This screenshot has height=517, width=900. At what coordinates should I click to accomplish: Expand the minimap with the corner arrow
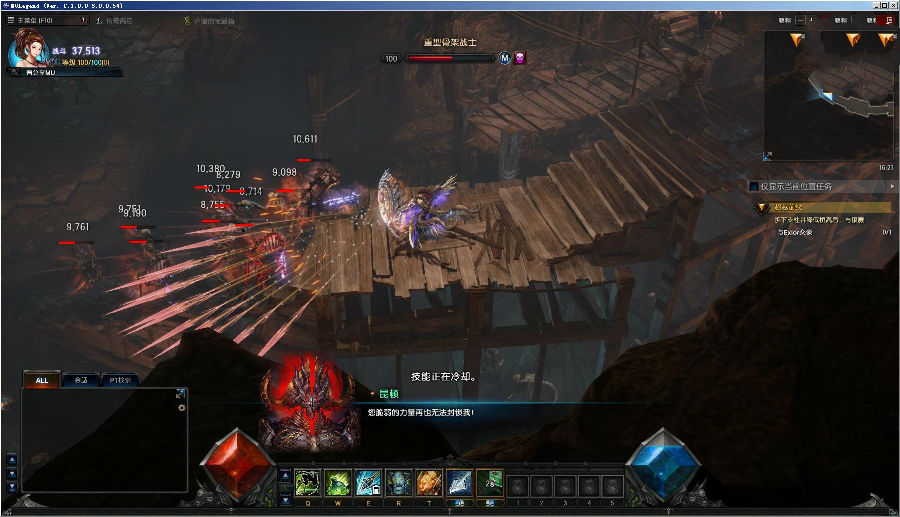[768, 155]
